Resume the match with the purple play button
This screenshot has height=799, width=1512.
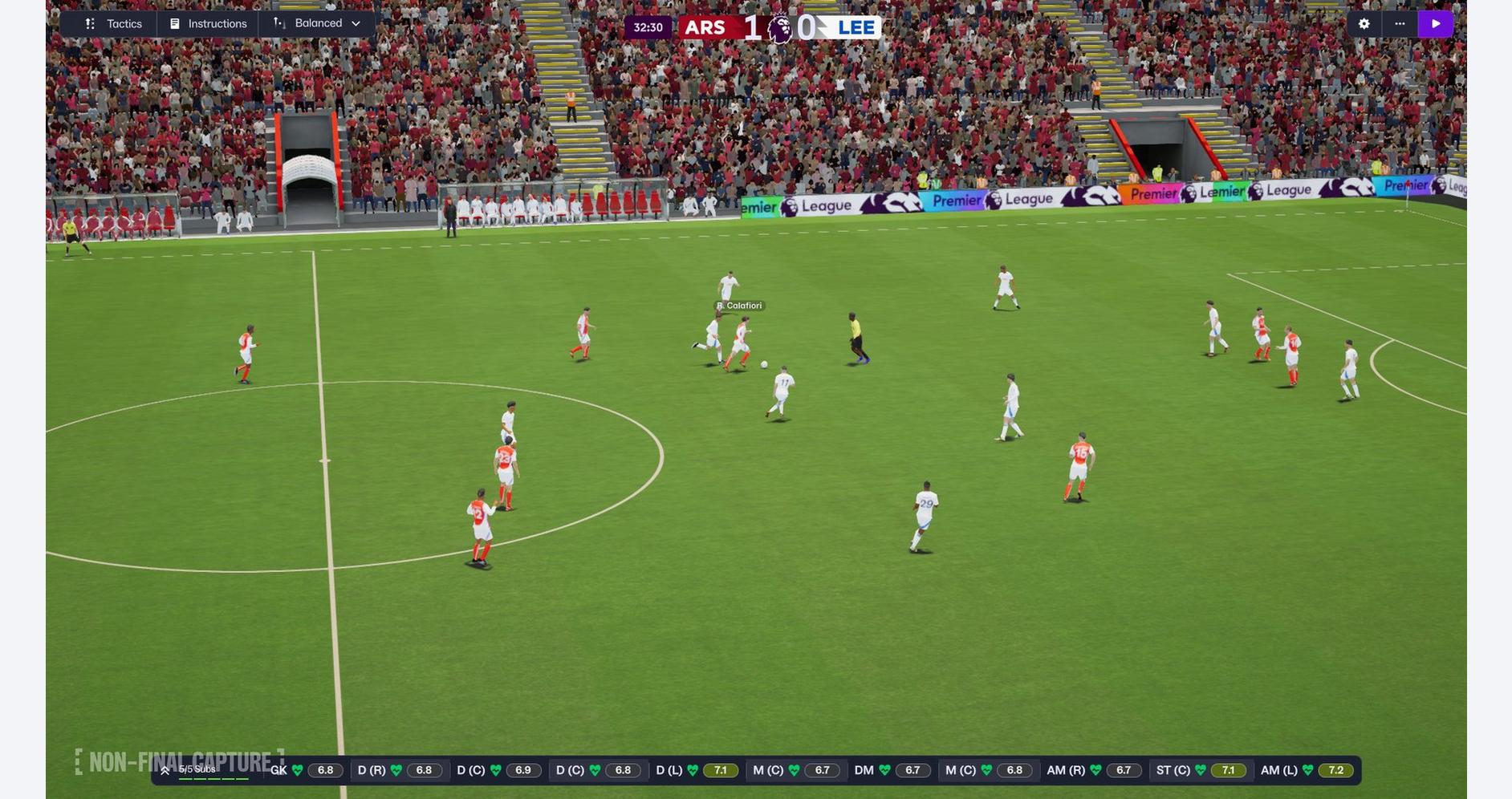click(1435, 22)
